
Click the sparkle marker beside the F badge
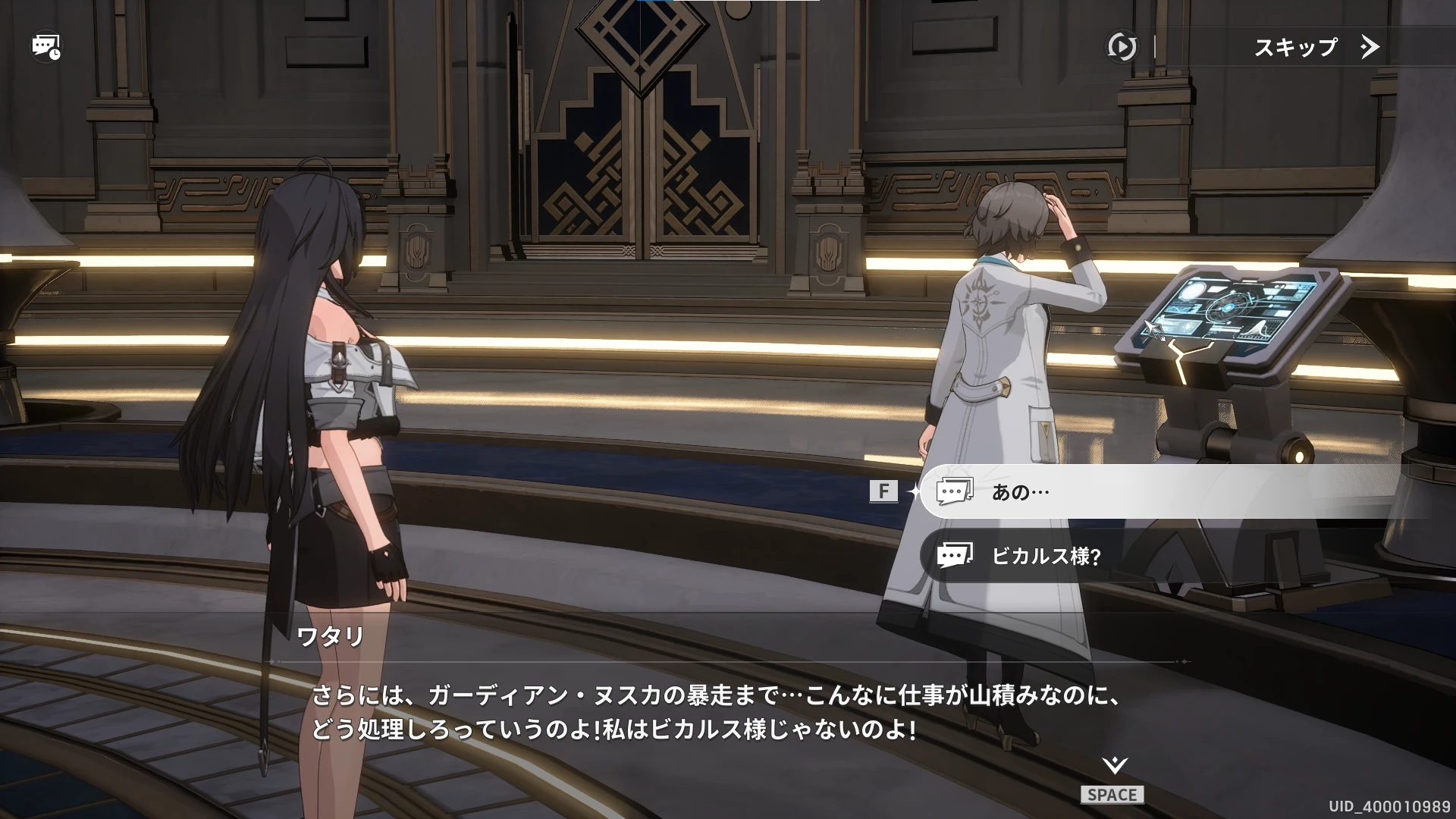(x=915, y=491)
